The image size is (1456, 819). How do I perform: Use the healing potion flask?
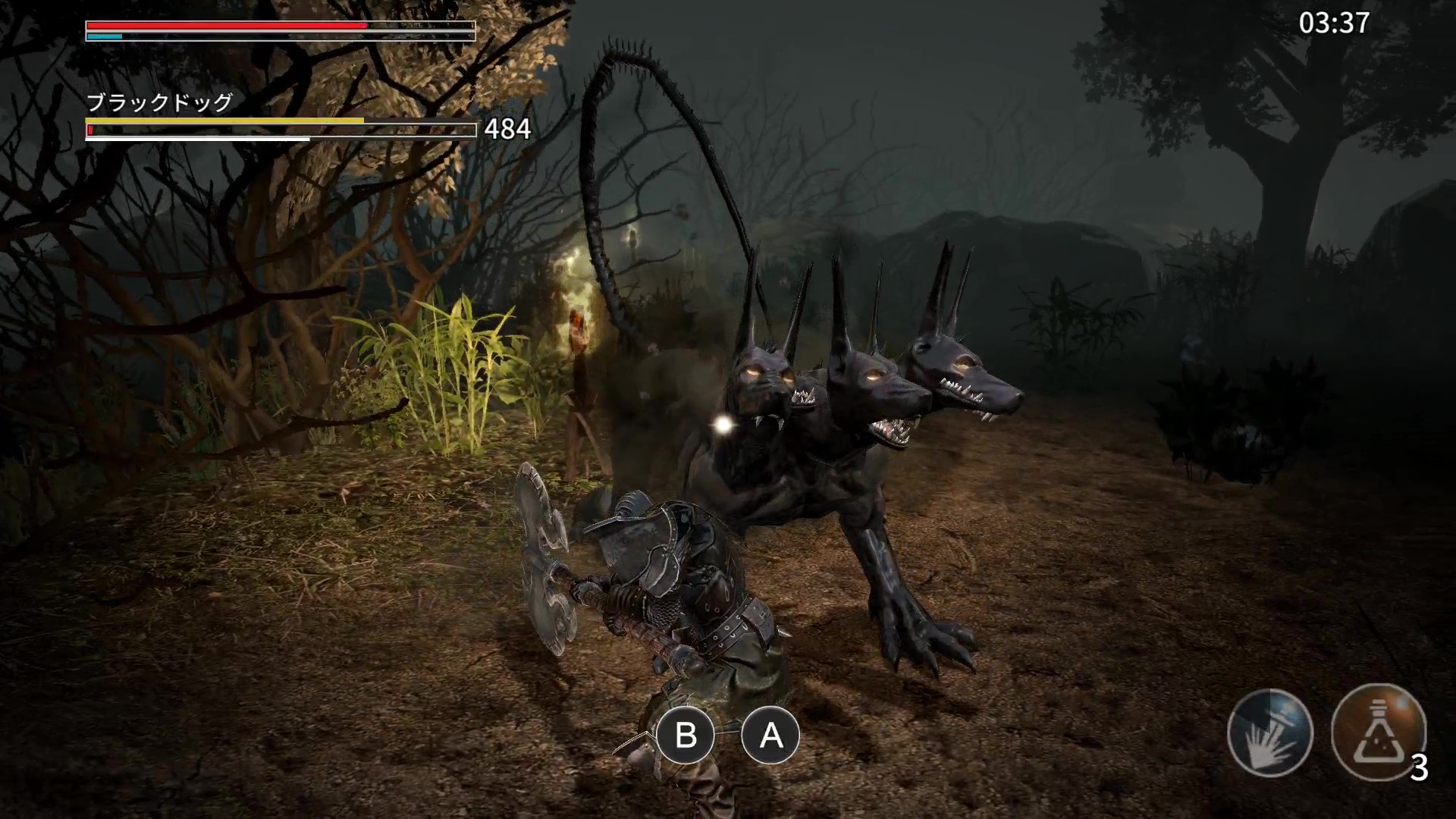[x=1378, y=733]
